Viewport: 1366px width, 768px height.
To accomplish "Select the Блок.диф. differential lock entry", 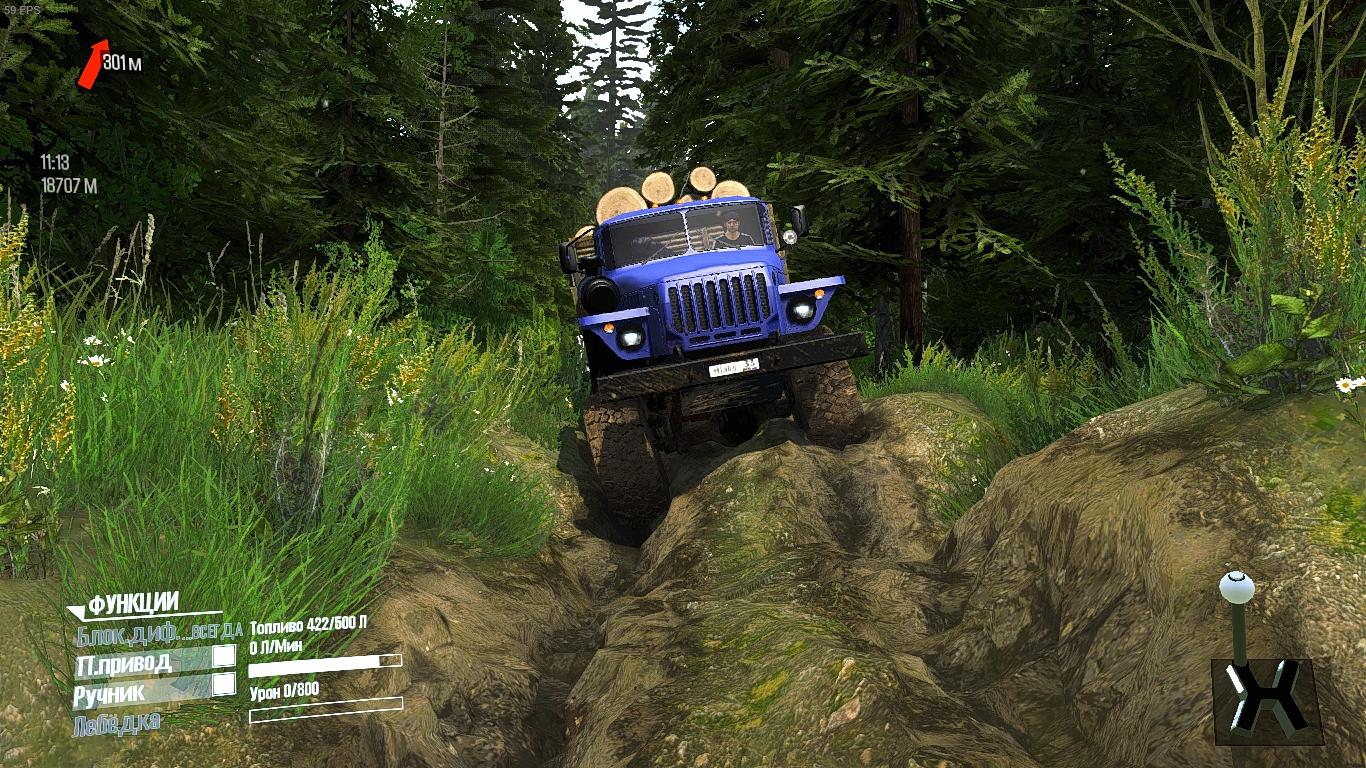I will click(126, 632).
